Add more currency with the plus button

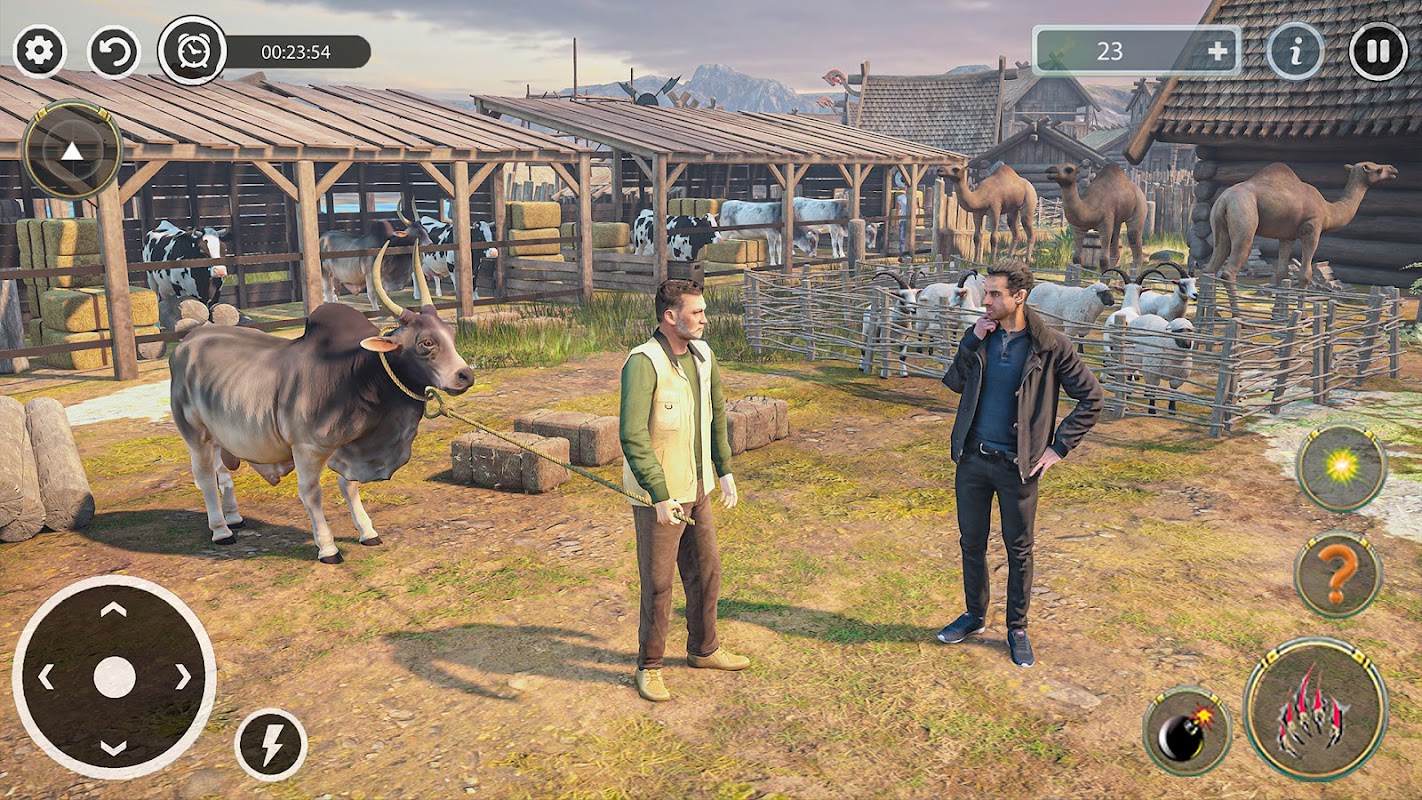1217,52
